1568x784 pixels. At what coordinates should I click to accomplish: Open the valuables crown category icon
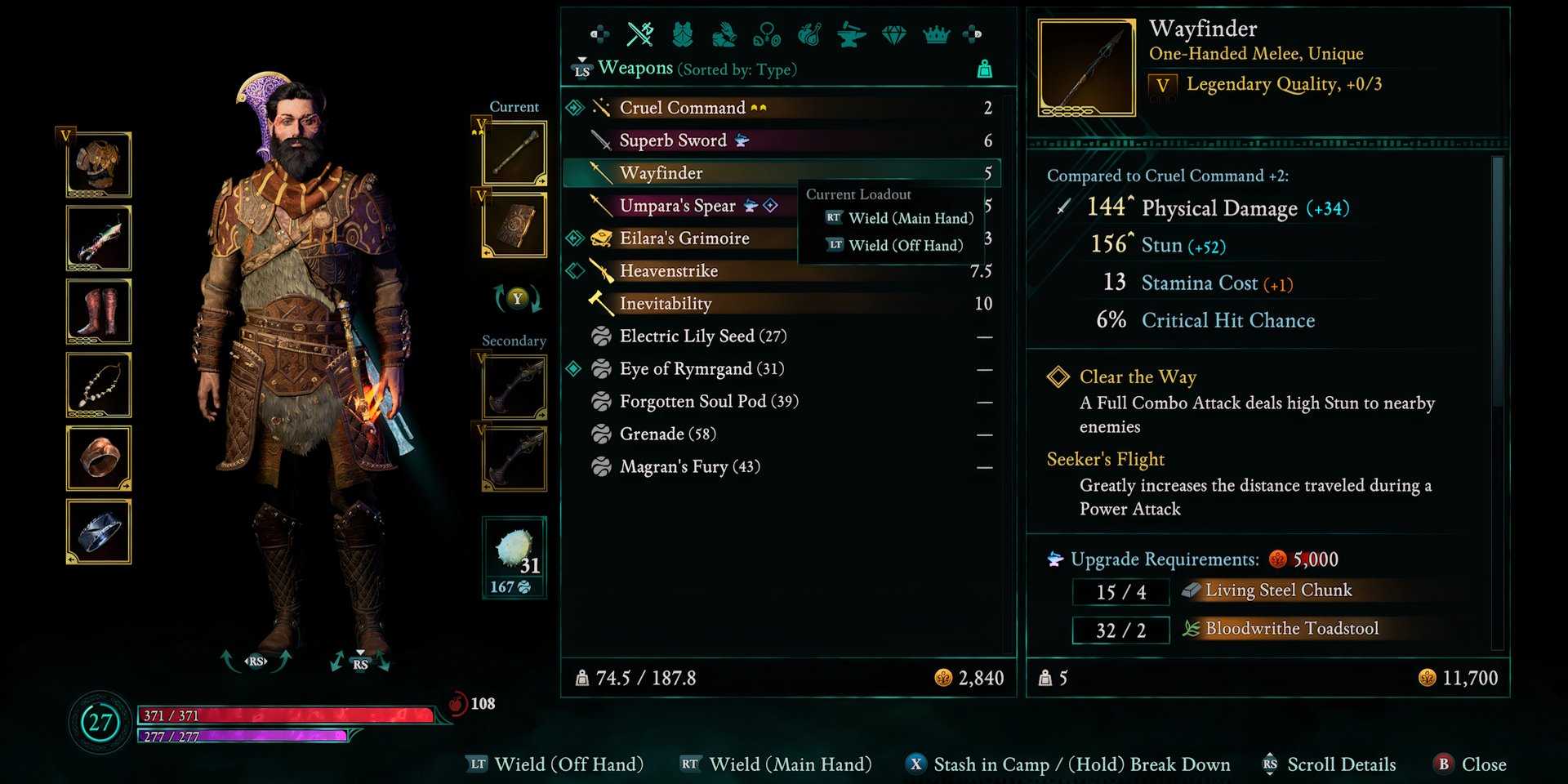(x=937, y=33)
